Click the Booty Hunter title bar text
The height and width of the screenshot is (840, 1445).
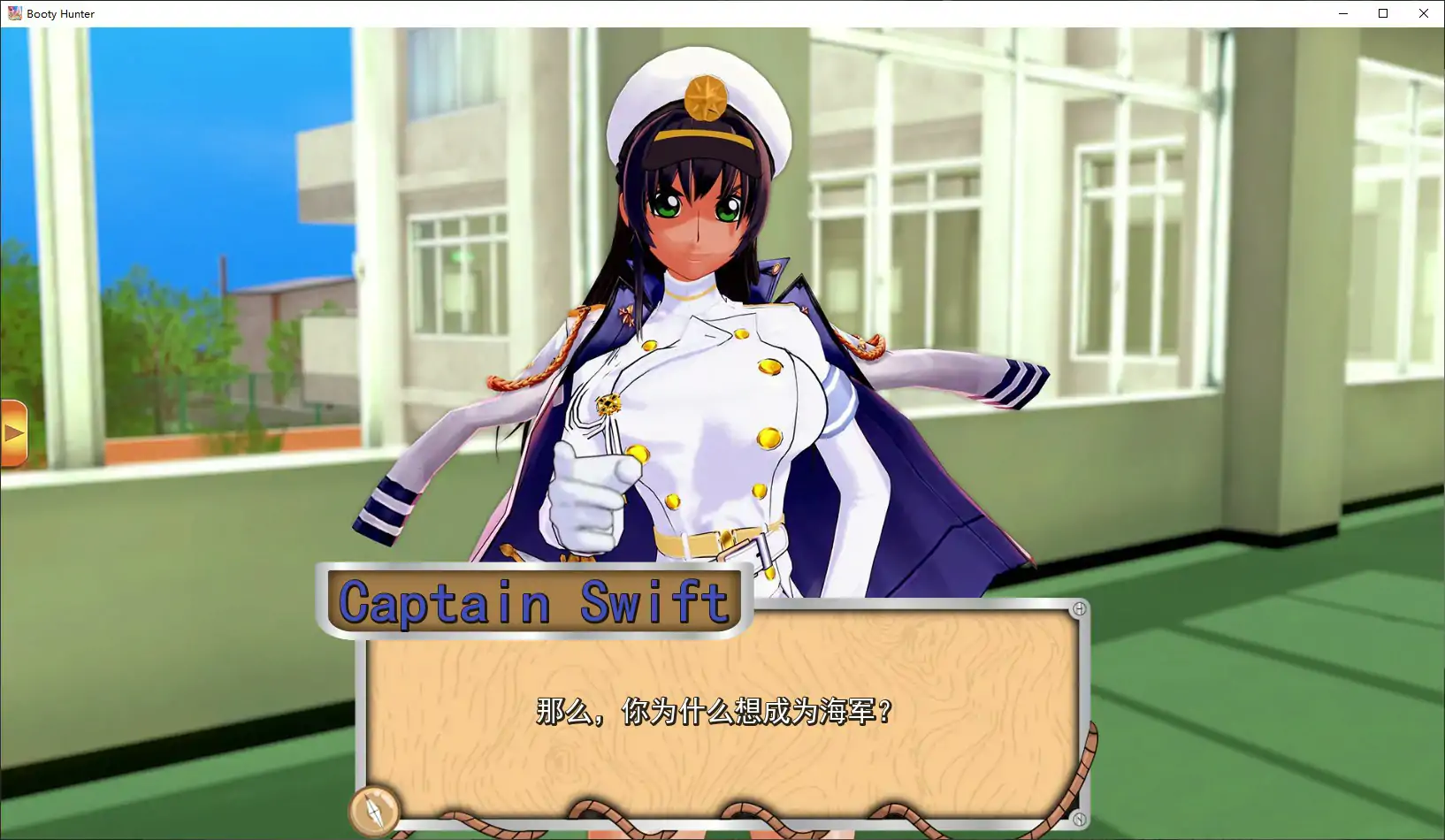click(60, 13)
